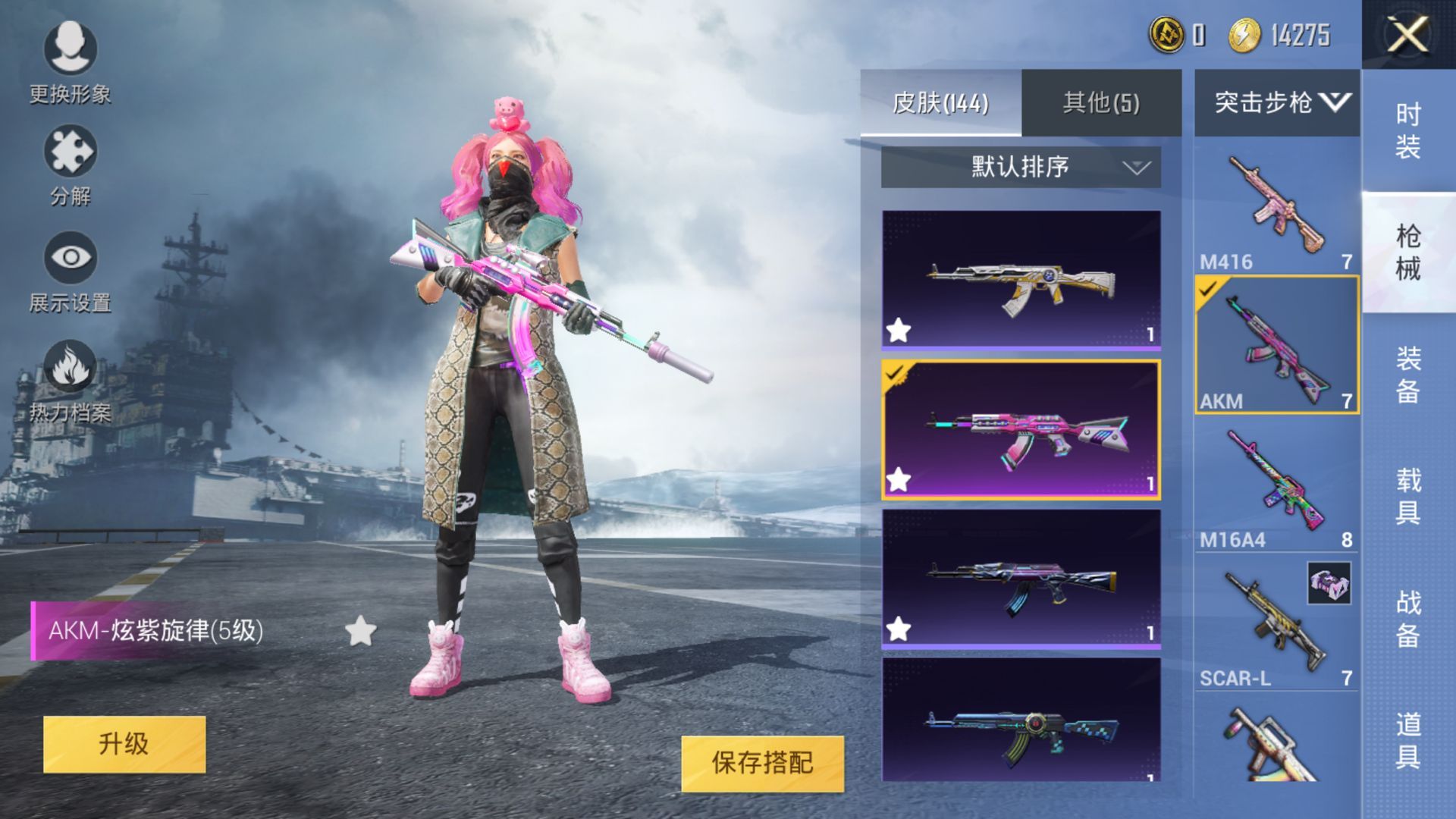Toggle the favorite star beside AKM-炫紫旋律

(x=360, y=631)
